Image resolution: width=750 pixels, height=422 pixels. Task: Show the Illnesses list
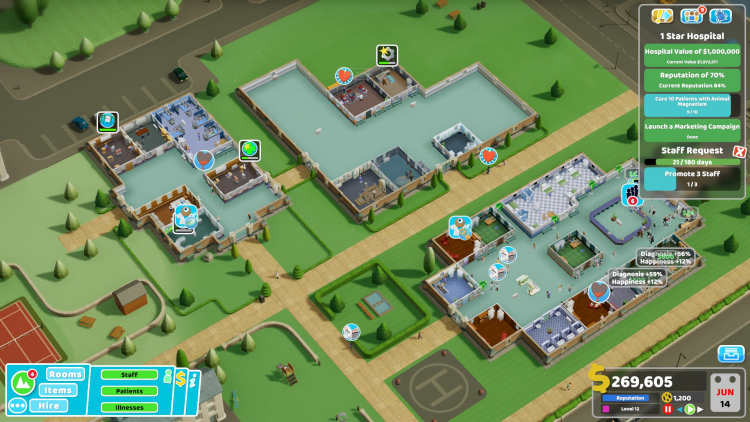[x=130, y=406]
